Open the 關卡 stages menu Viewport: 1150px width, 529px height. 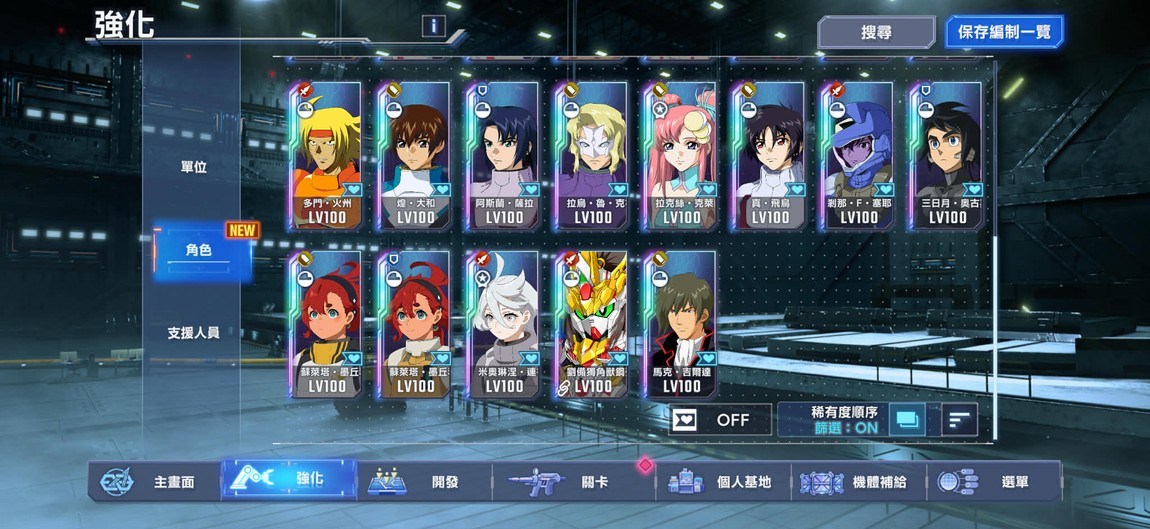[x=570, y=482]
